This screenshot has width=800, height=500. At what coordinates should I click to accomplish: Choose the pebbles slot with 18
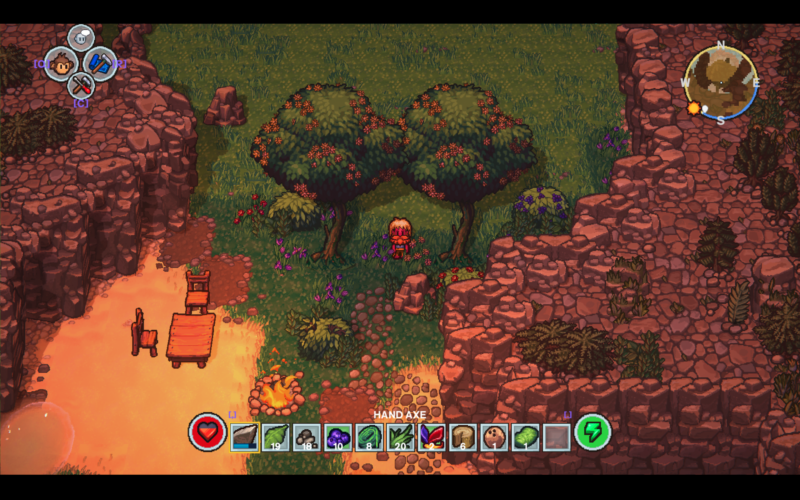point(307,436)
